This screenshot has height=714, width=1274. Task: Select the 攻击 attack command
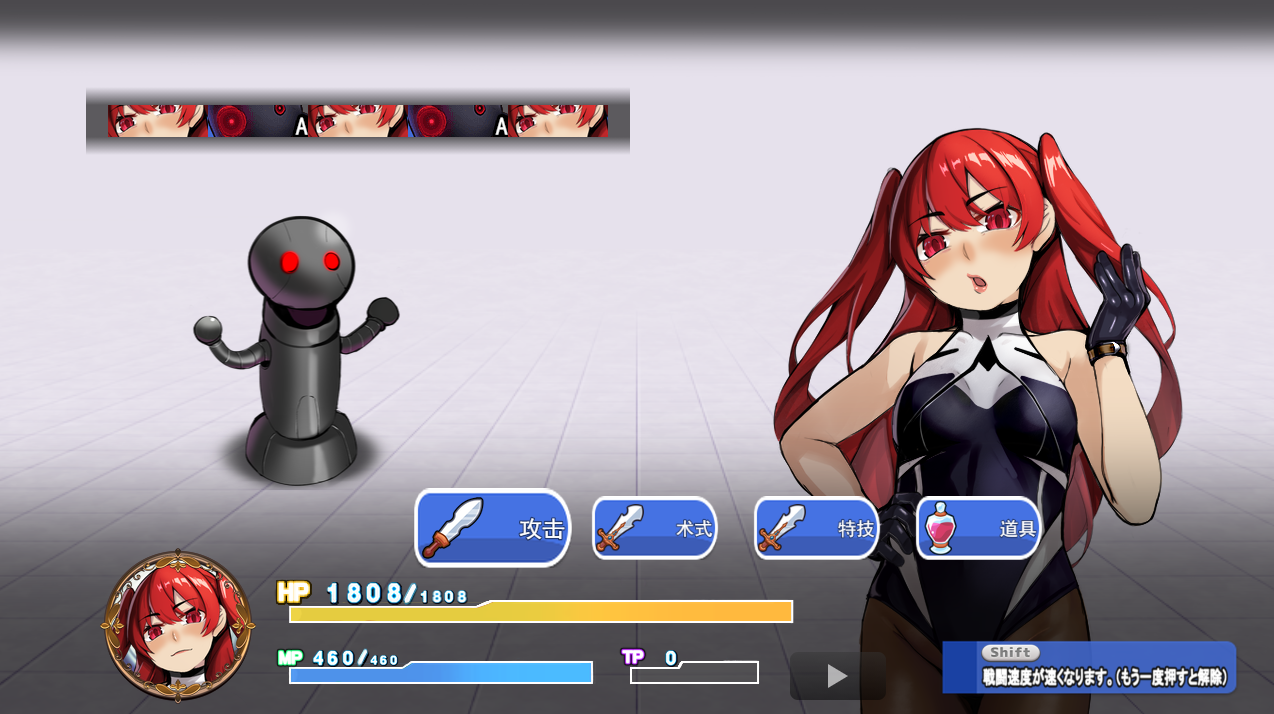point(492,528)
